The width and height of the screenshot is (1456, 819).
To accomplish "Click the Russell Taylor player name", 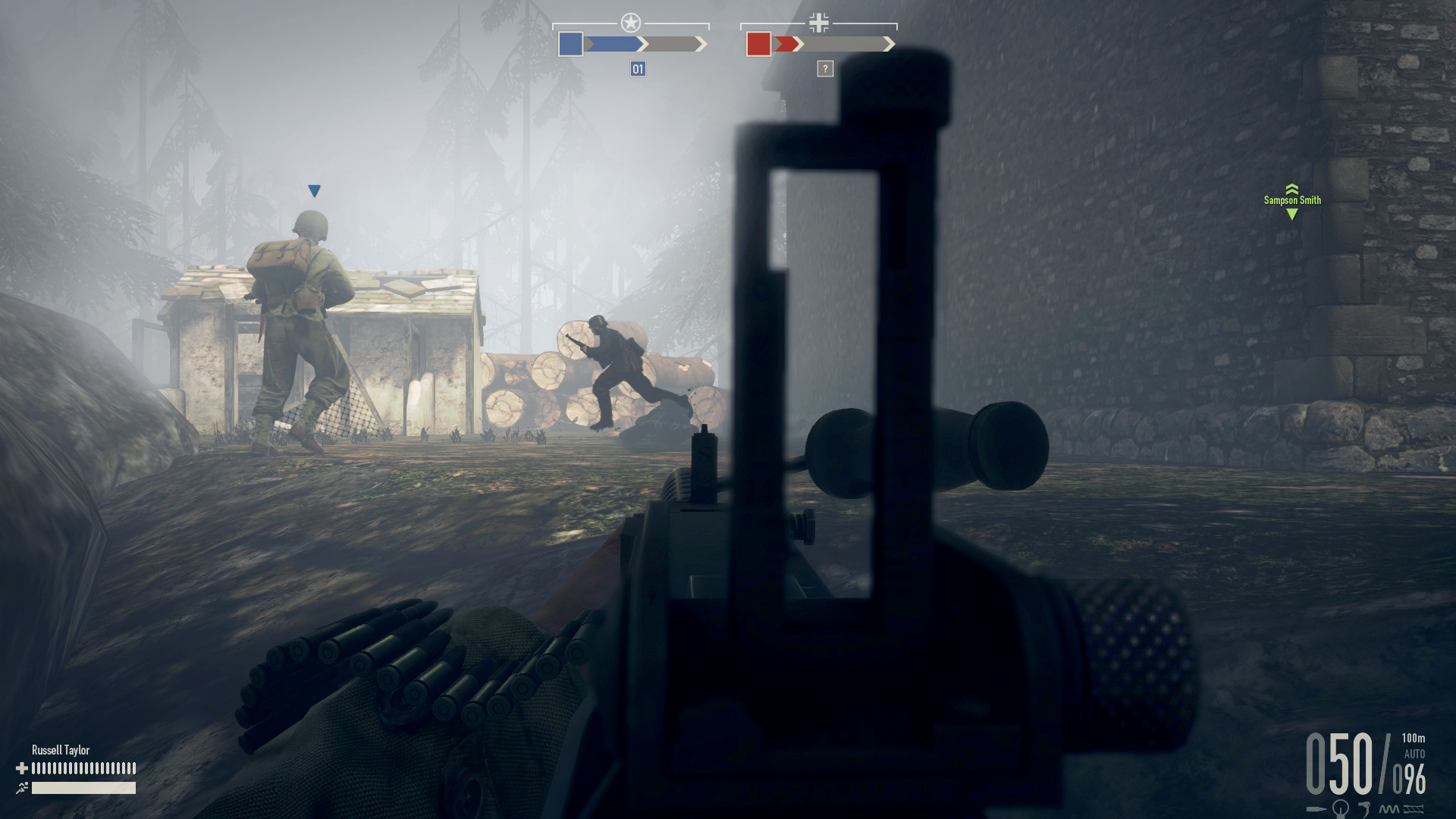I will (x=60, y=749).
